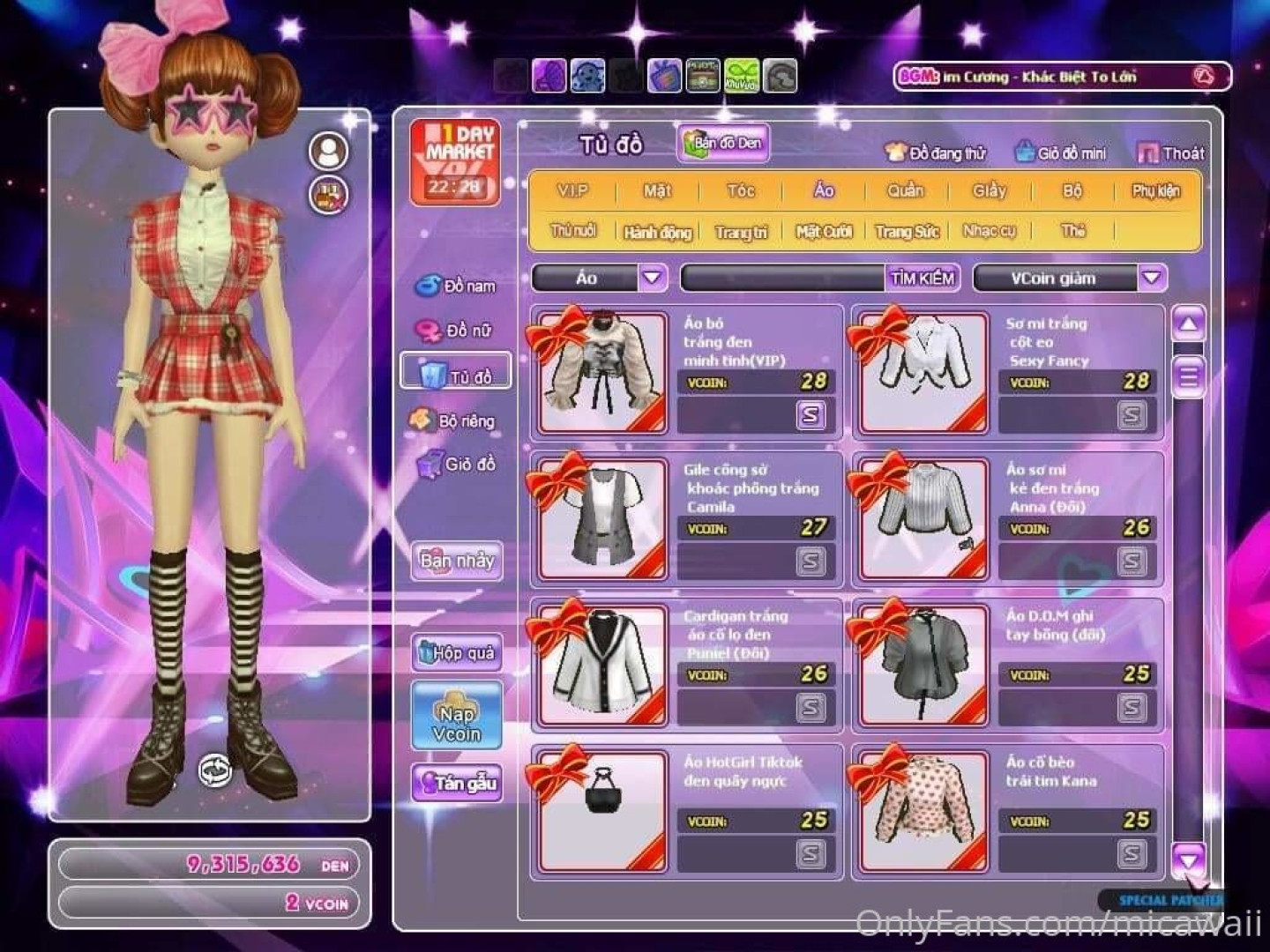The width and height of the screenshot is (1270, 952).
Task: Choose the Phụ kiện category tab
Action: click(1155, 191)
